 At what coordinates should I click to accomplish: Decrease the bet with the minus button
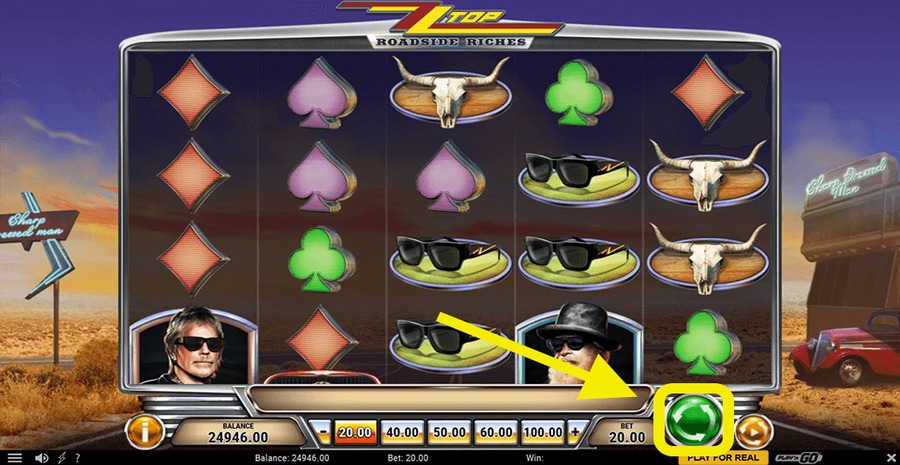324,433
